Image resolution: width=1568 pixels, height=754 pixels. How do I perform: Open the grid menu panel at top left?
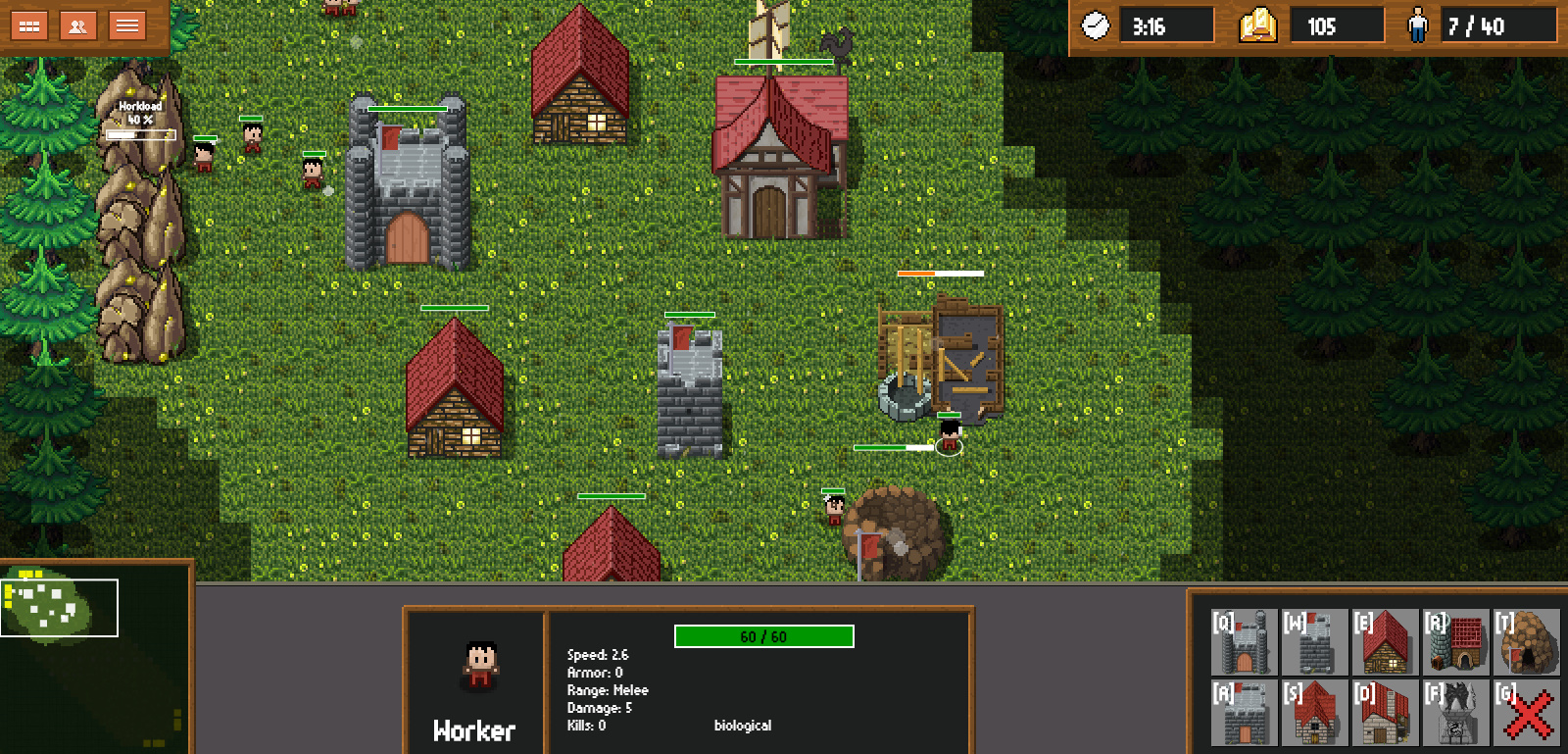point(28,25)
